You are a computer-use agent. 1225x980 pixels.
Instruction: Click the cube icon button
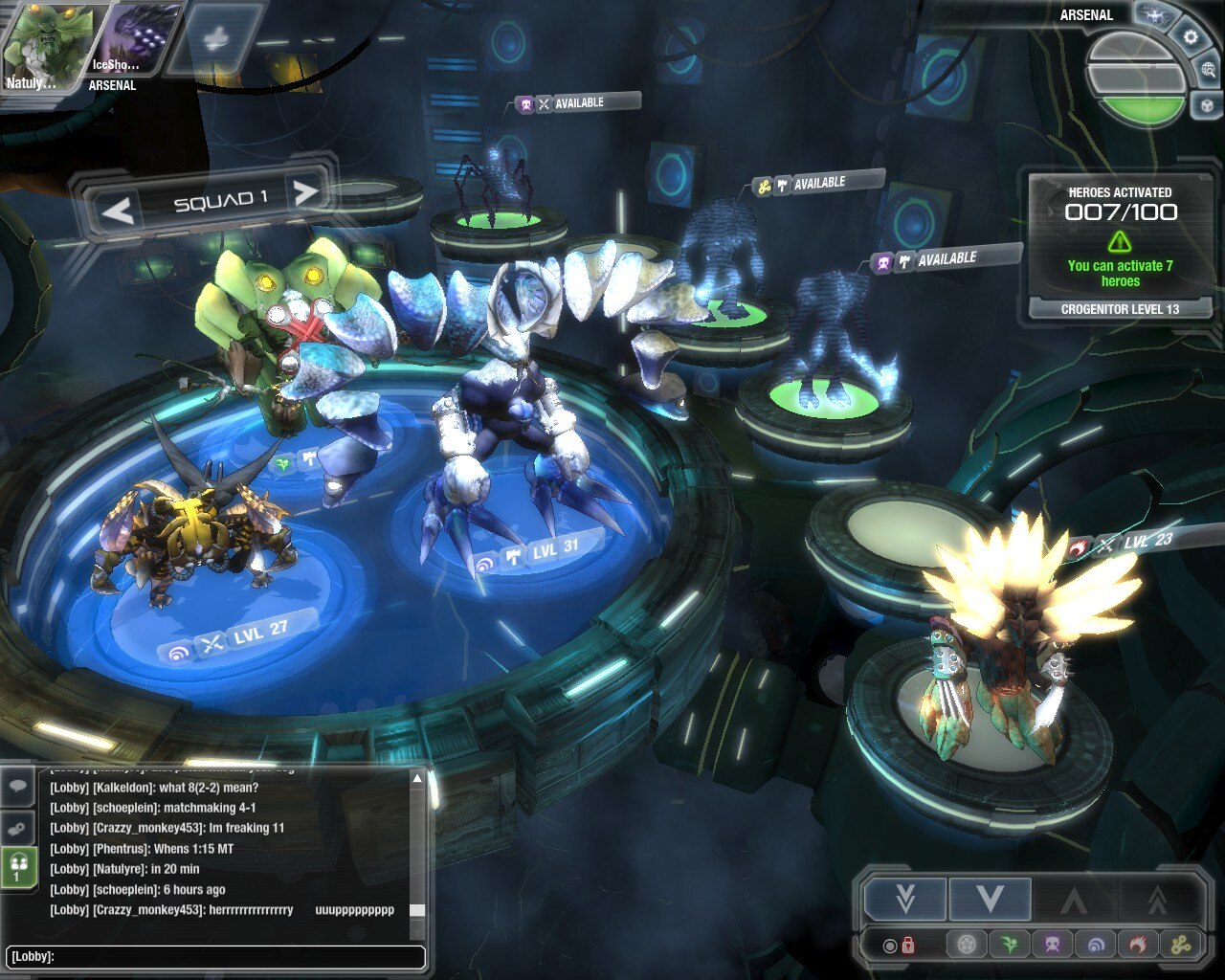click(1207, 105)
